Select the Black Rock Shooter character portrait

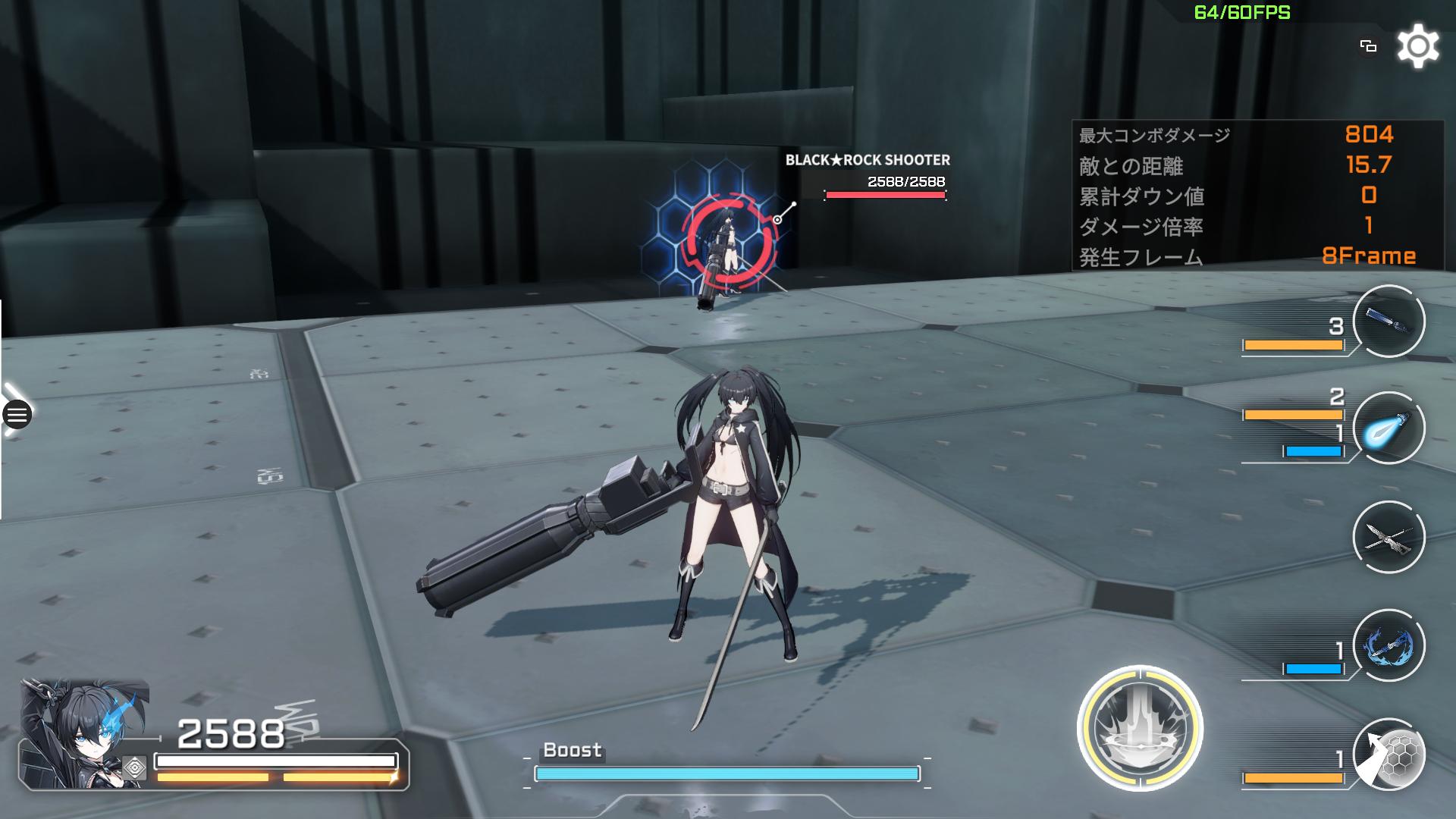(x=83, y=733)
